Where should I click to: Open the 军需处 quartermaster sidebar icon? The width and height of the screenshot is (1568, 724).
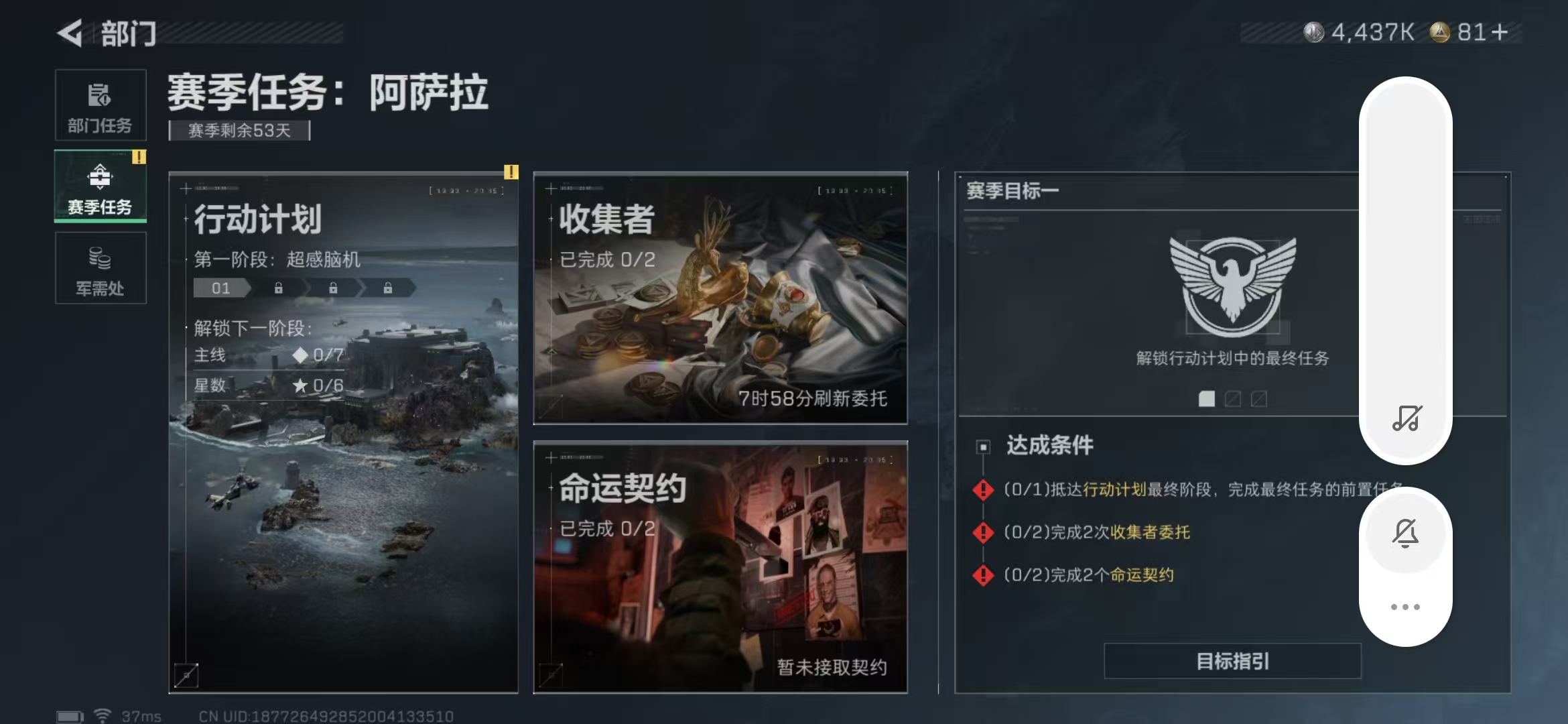coord(101,268)
